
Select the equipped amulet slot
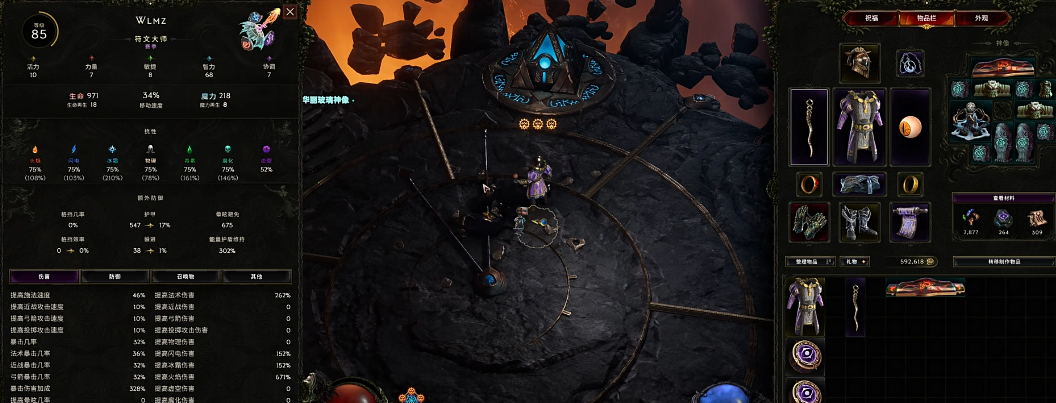click(x=909, y=62)
